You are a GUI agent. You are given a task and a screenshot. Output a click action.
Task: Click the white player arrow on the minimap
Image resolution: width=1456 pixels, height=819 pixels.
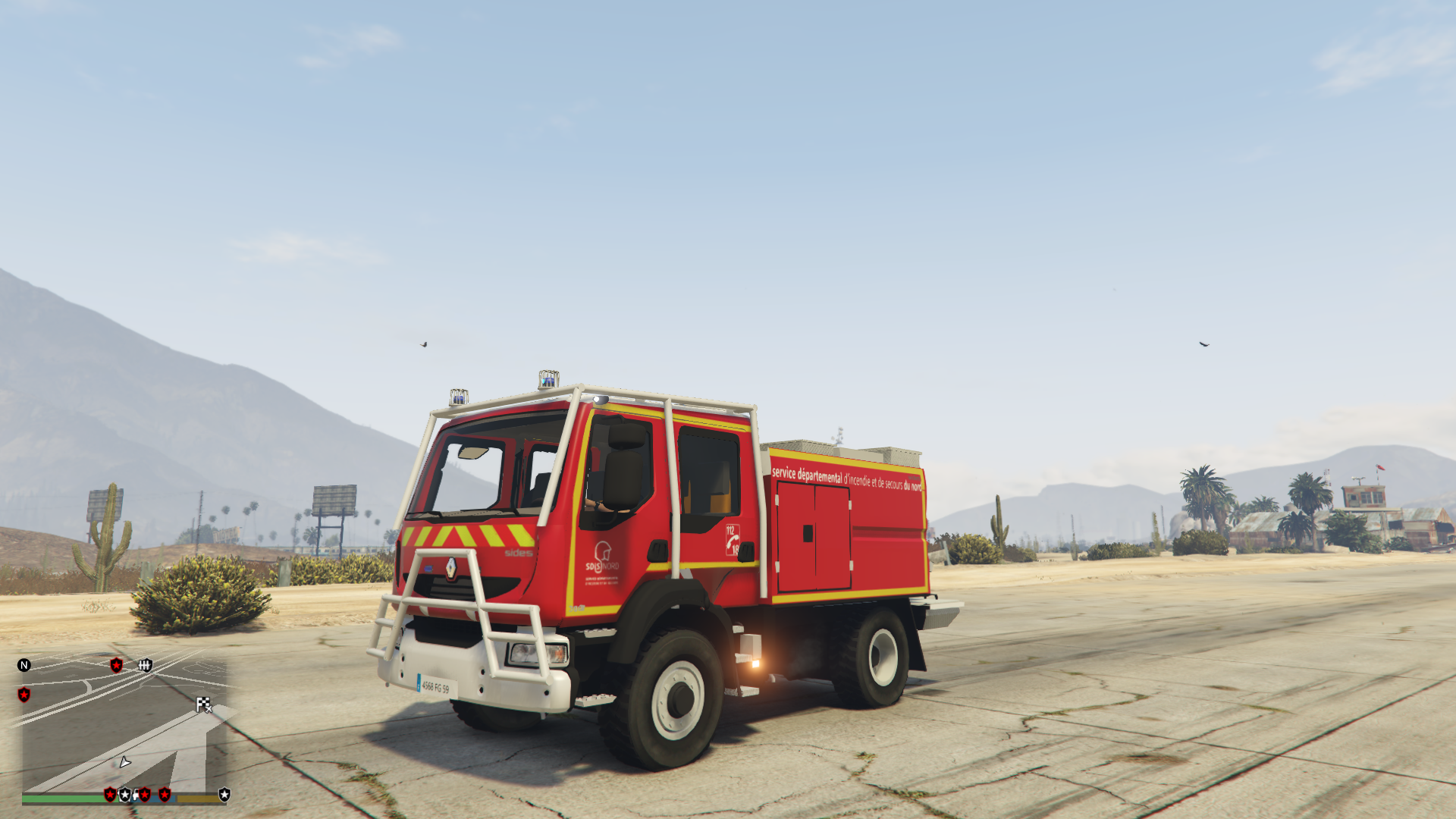(124, 764)
